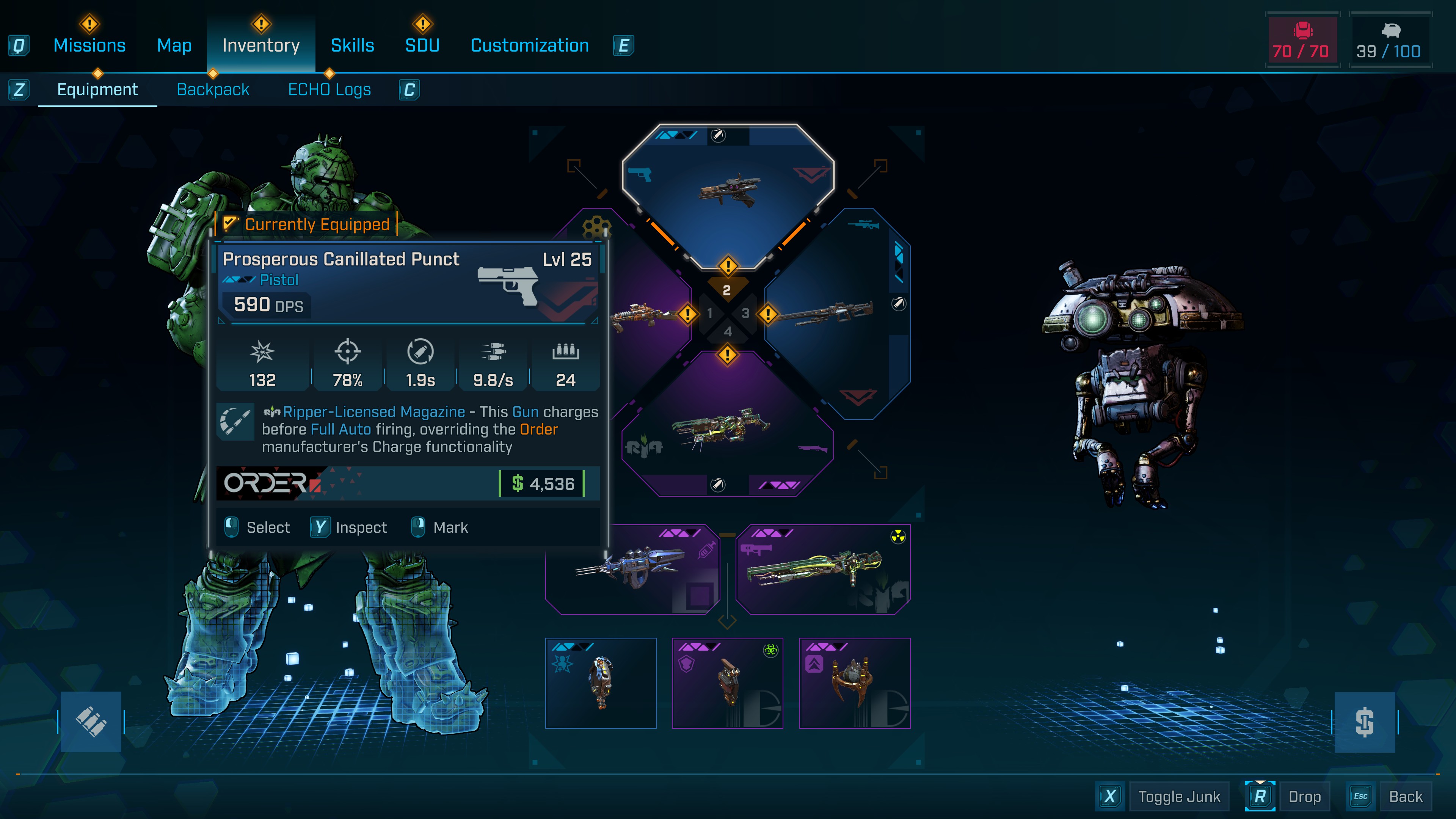The image size is (1456, 819).
Task: Select the purple corrosive shield slot
Action: pos(727,683)
